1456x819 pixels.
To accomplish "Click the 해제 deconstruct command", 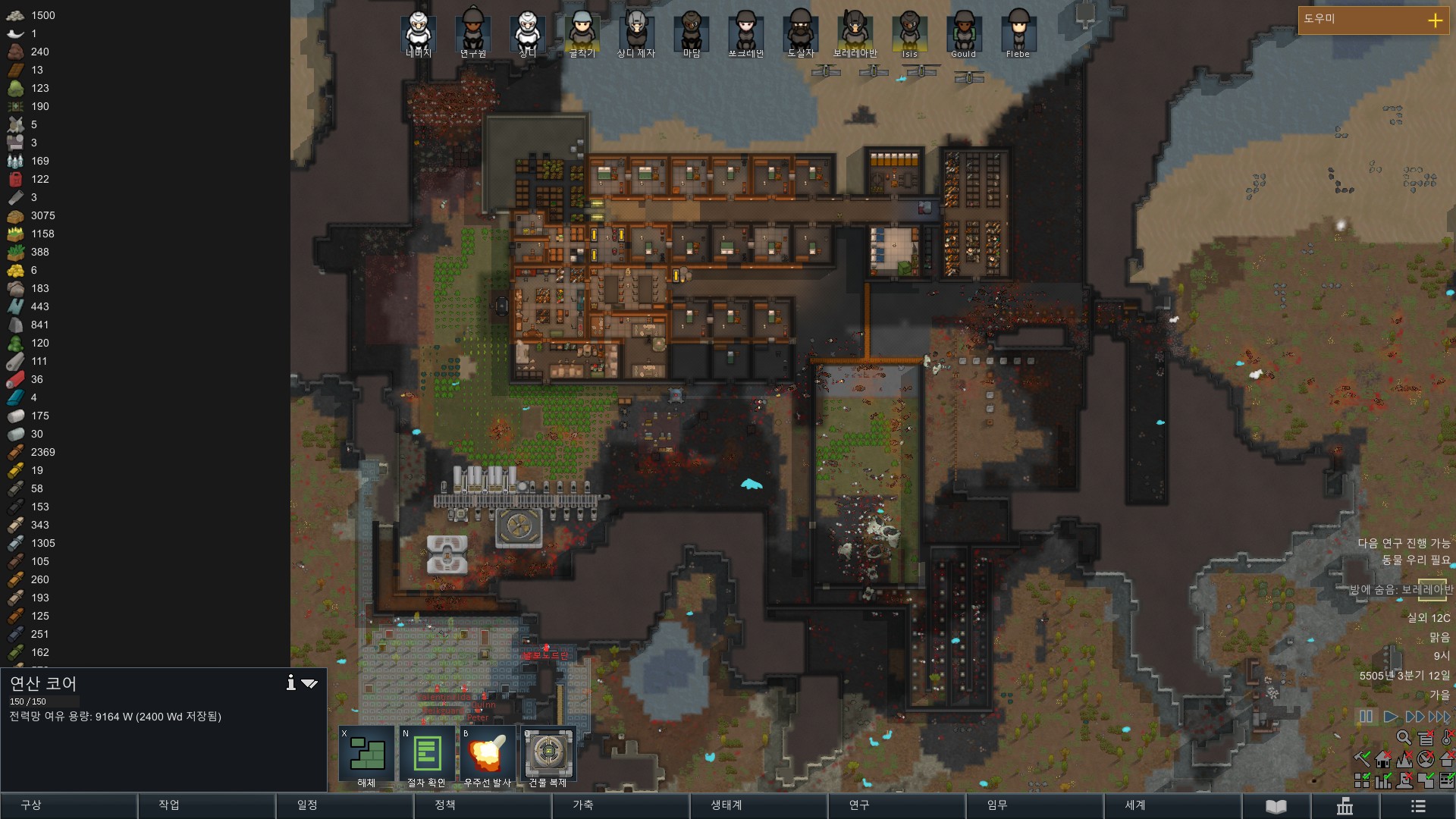I will (x=367, y=755).
